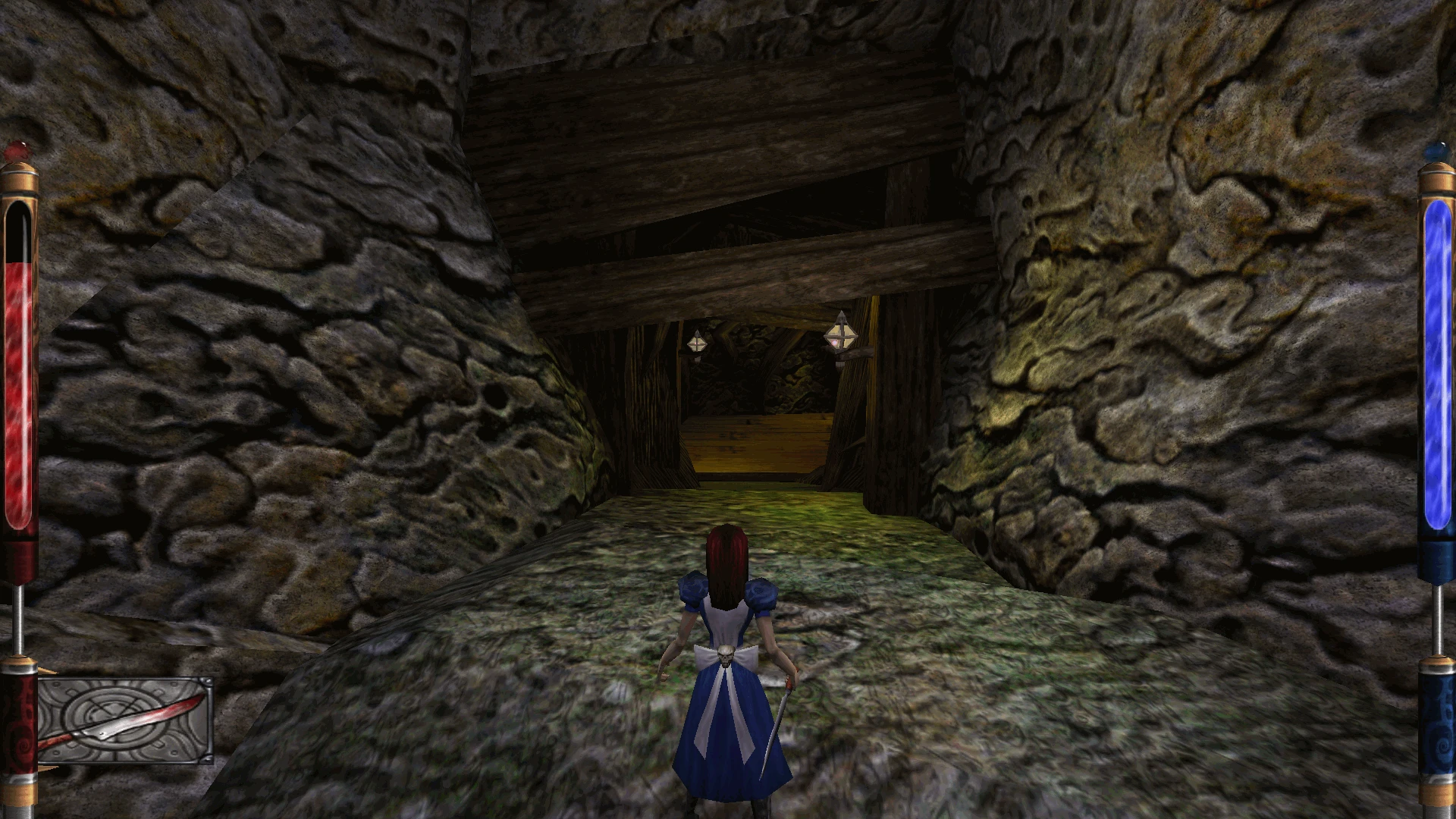Click the red orb atop the health meter
The image size is (1456, 819).
point(19,148)
